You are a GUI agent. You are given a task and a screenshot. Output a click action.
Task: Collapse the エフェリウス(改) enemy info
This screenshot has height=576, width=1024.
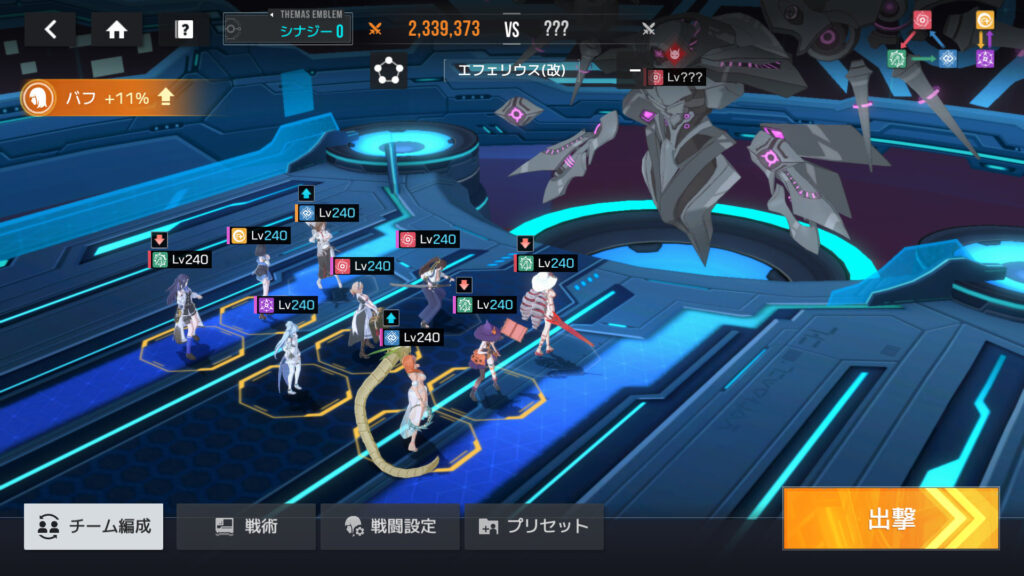click(635, 71)
